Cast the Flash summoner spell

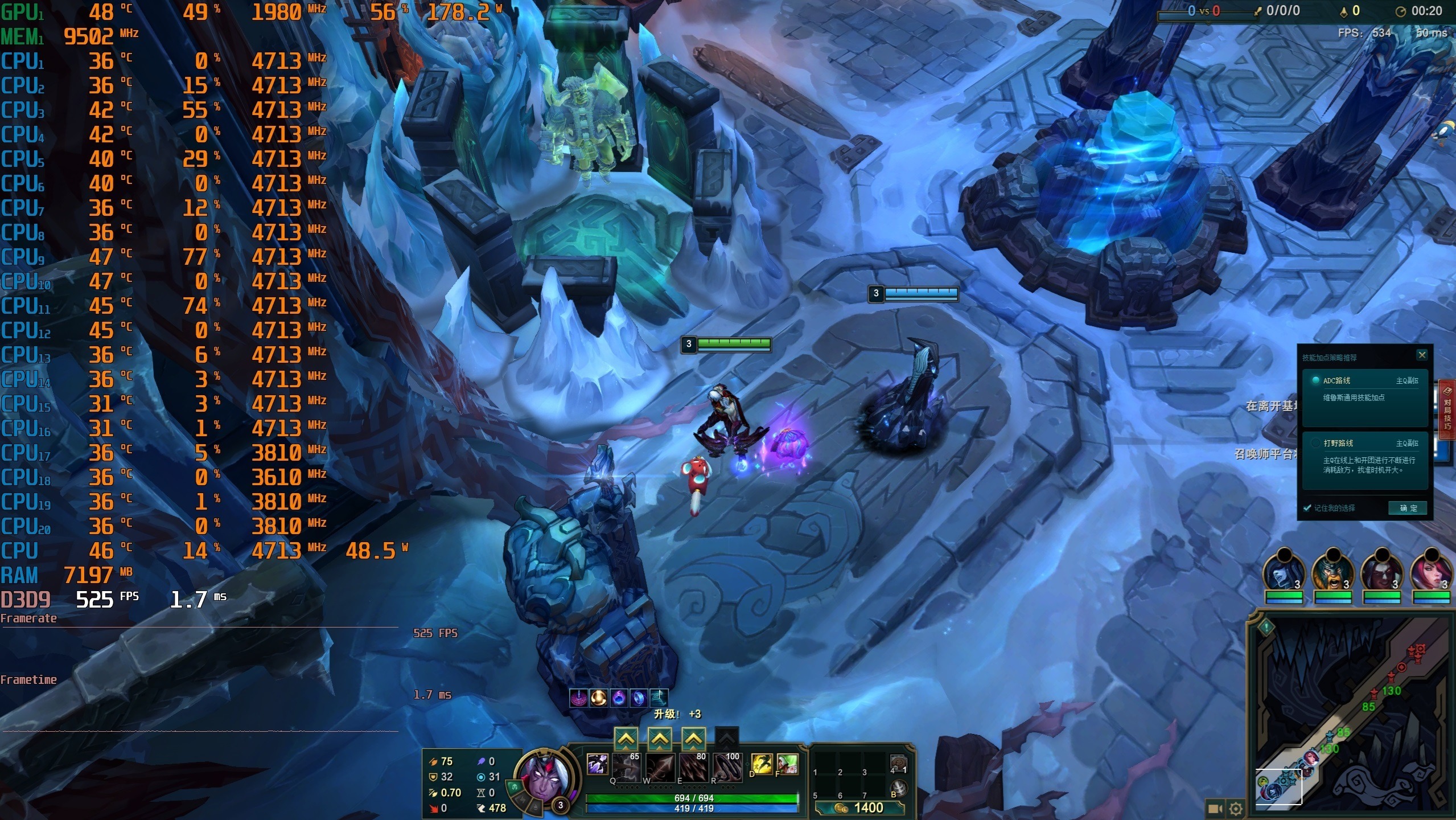pyautogui.click(x=762, y=764)
